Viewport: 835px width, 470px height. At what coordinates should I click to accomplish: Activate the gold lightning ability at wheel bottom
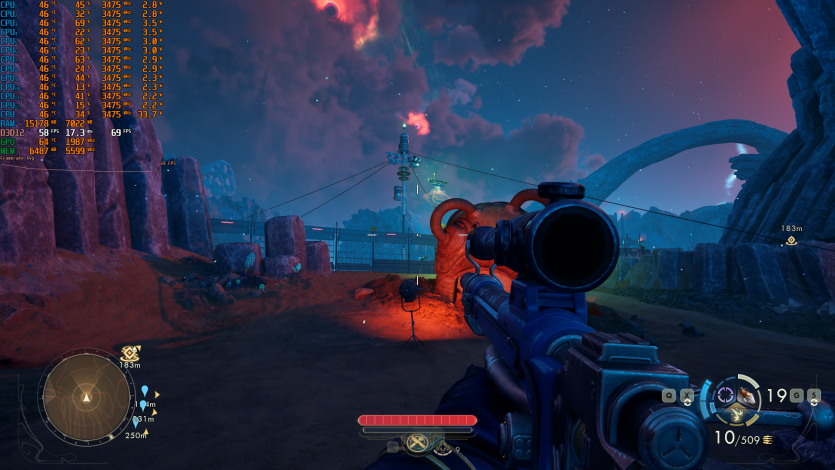[738, 414]
